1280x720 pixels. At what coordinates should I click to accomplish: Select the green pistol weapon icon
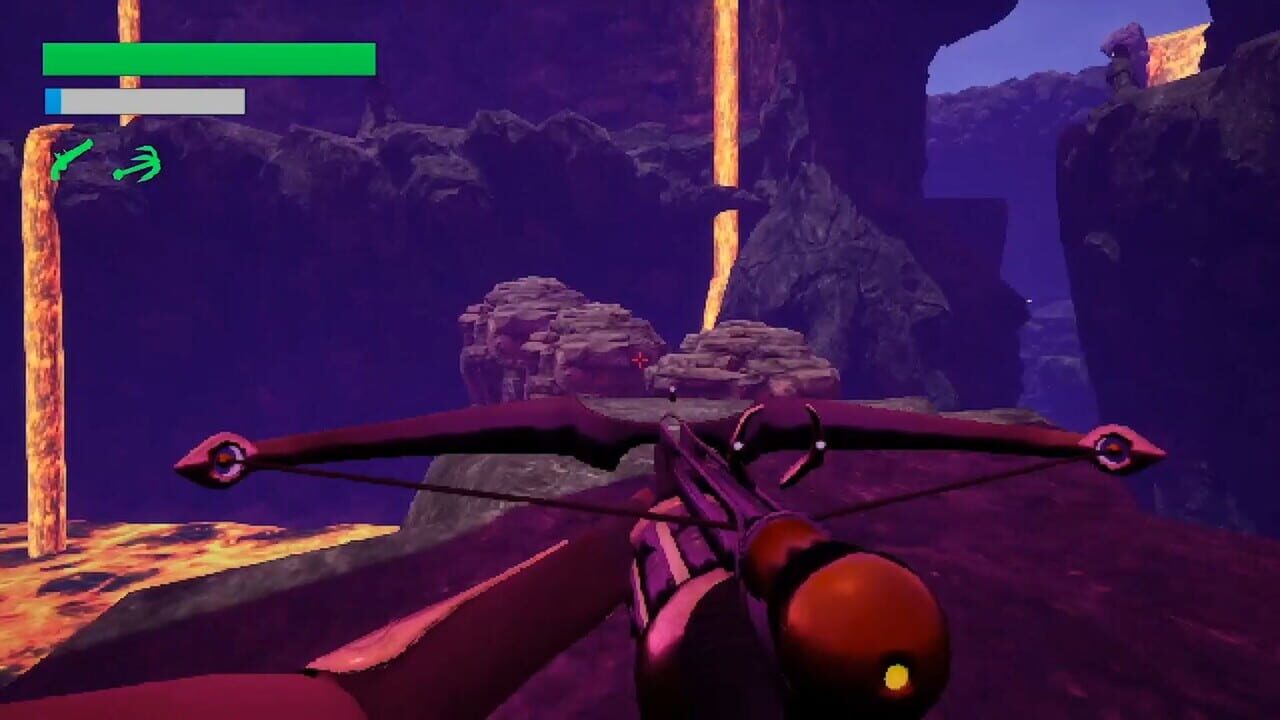pyautogui.click(x=70, y=162)
